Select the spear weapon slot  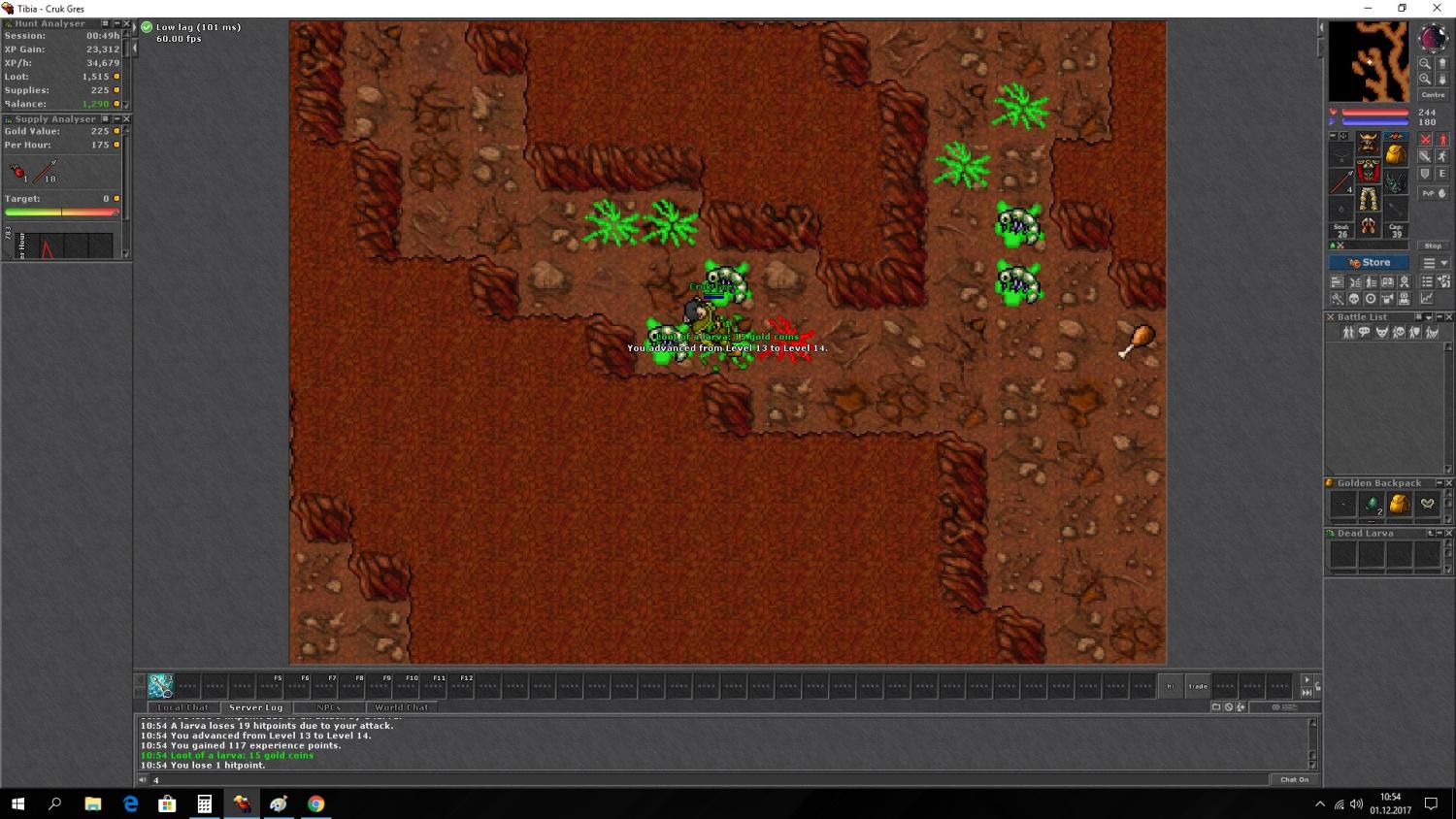point(1341,181)
